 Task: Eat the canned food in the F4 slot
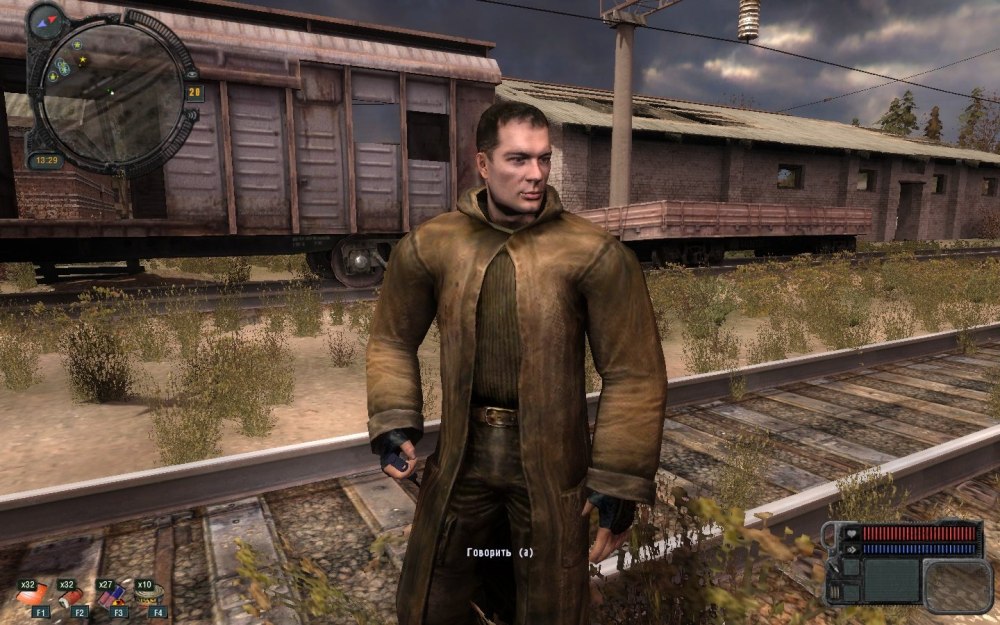point(149,596)
